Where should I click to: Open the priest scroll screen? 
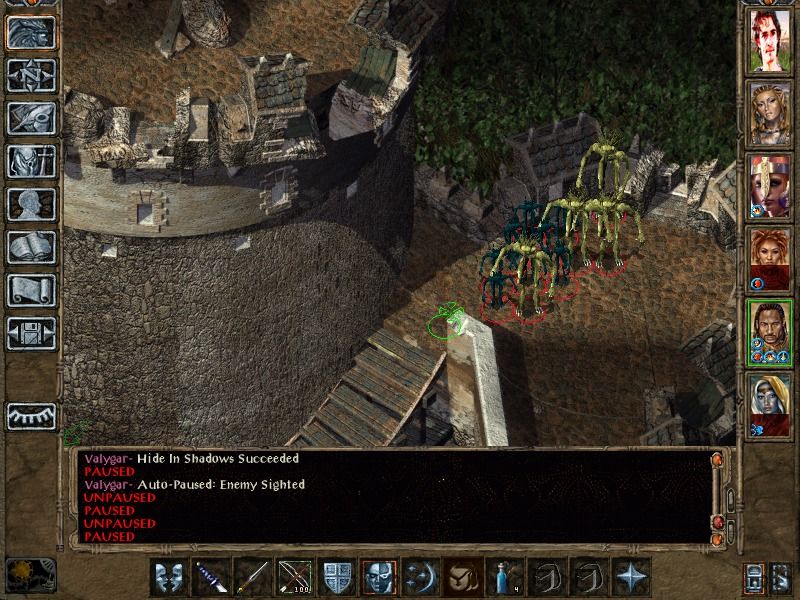[x=31, y=290]
